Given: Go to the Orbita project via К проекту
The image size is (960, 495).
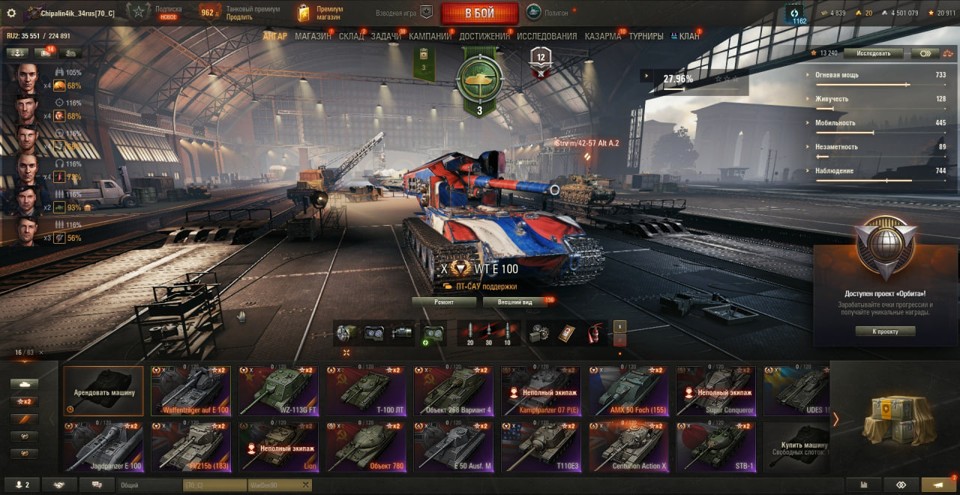Looking at the screenshot, I should (886, 331).
